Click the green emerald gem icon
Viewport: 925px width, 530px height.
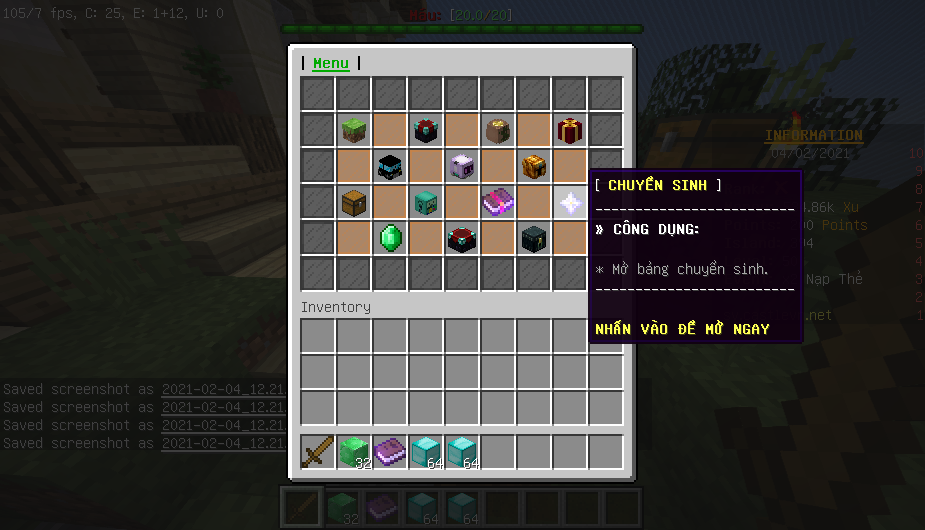point(391,238)
